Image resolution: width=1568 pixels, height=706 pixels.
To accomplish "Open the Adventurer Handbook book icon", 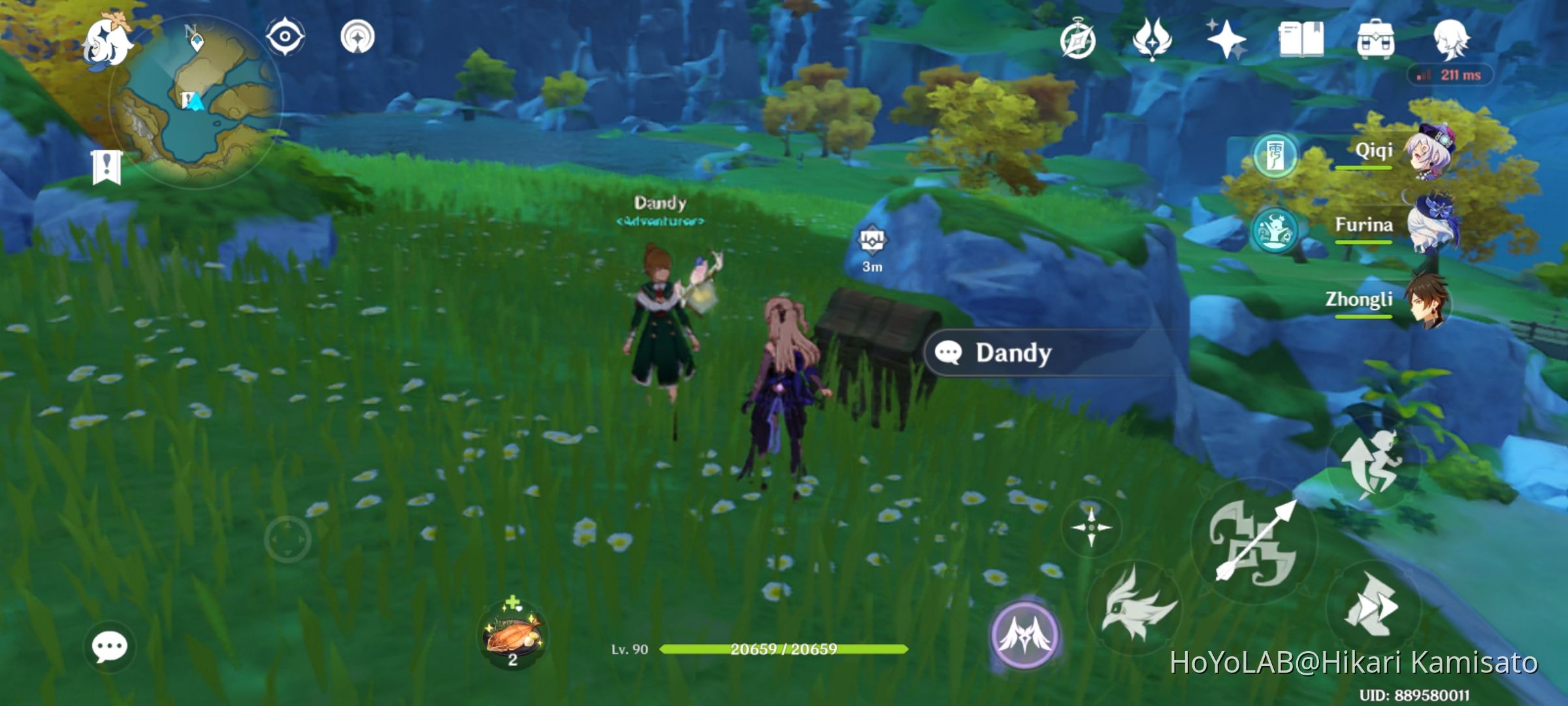I will pyautogui.click(x=1303, y=41).
